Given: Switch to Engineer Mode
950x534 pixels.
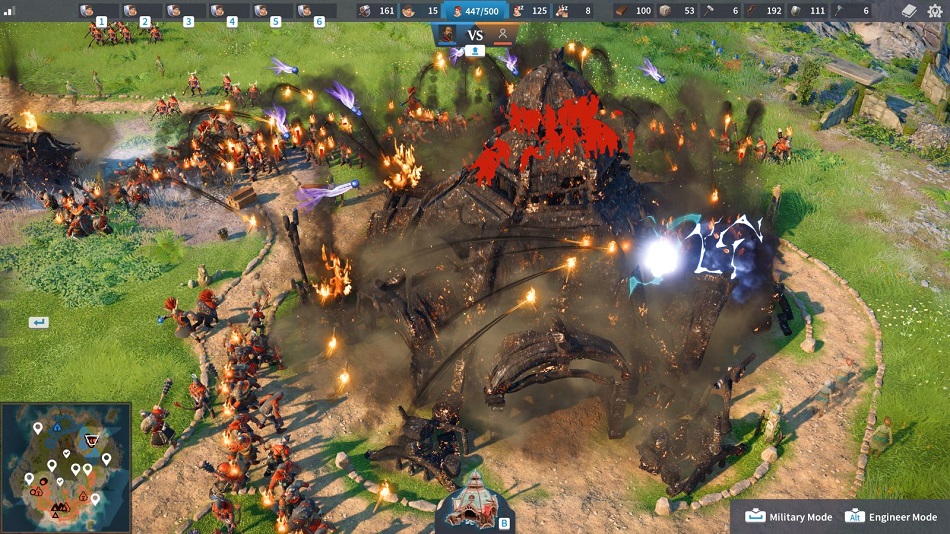Looking at the screenshot, I should [893, 516].
